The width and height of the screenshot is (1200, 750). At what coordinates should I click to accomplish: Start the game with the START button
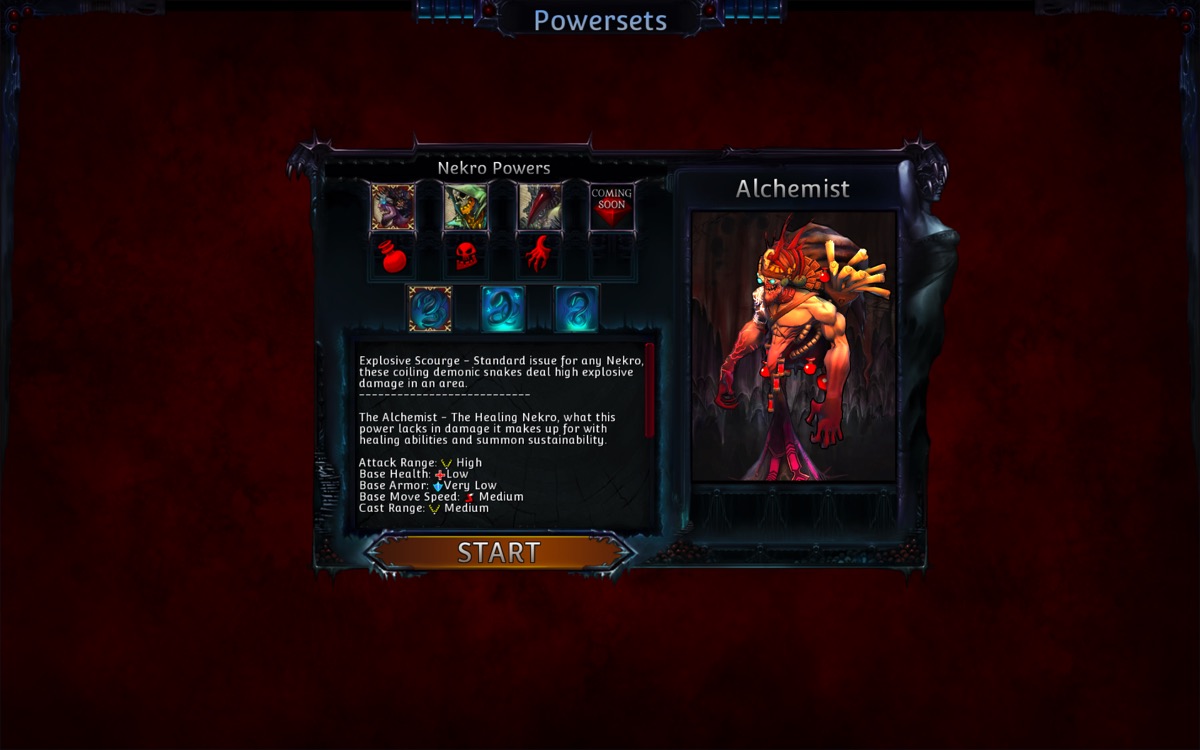coord(499,552)
